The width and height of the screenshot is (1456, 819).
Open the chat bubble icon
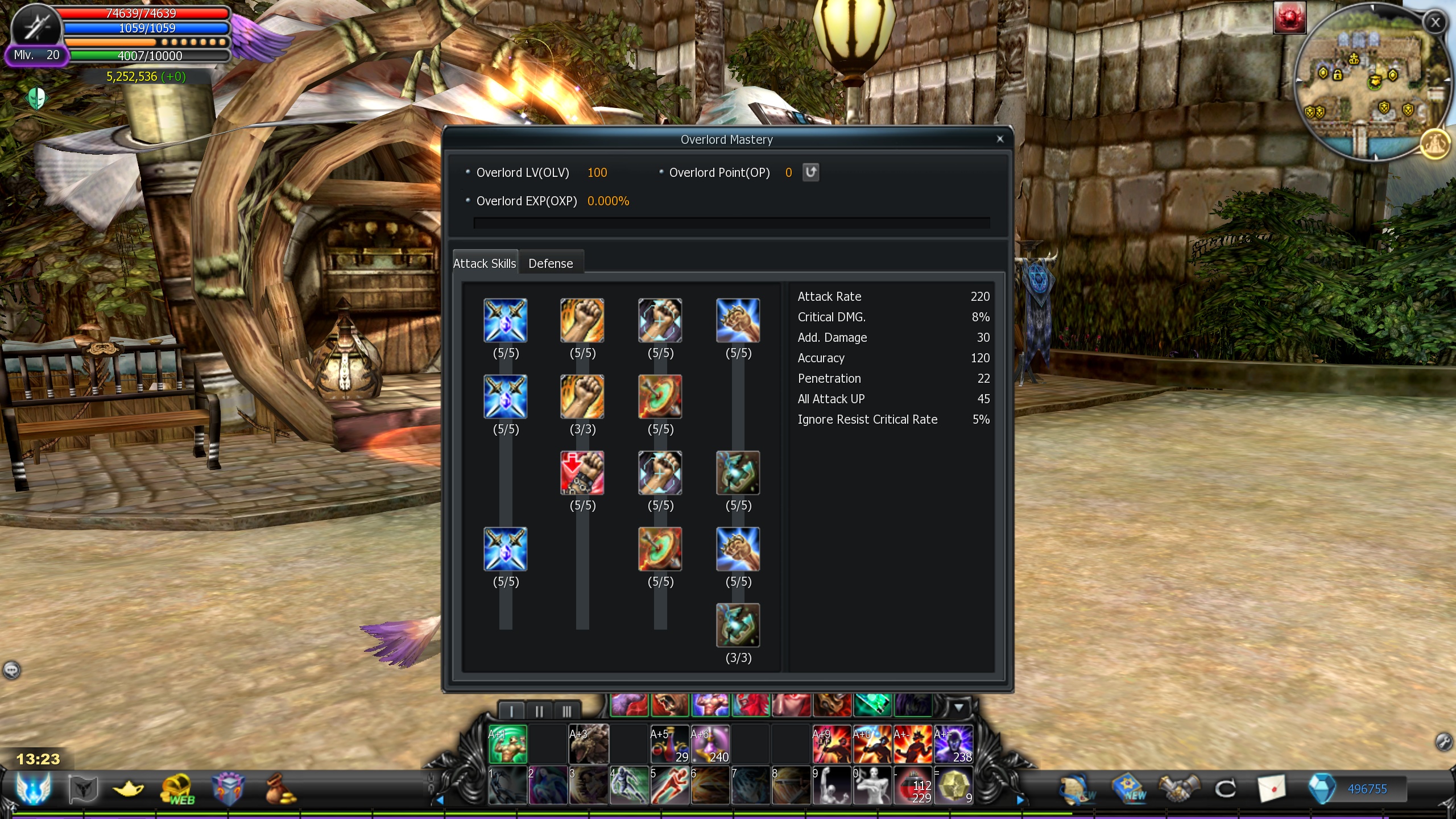click(x=11, y=670)
